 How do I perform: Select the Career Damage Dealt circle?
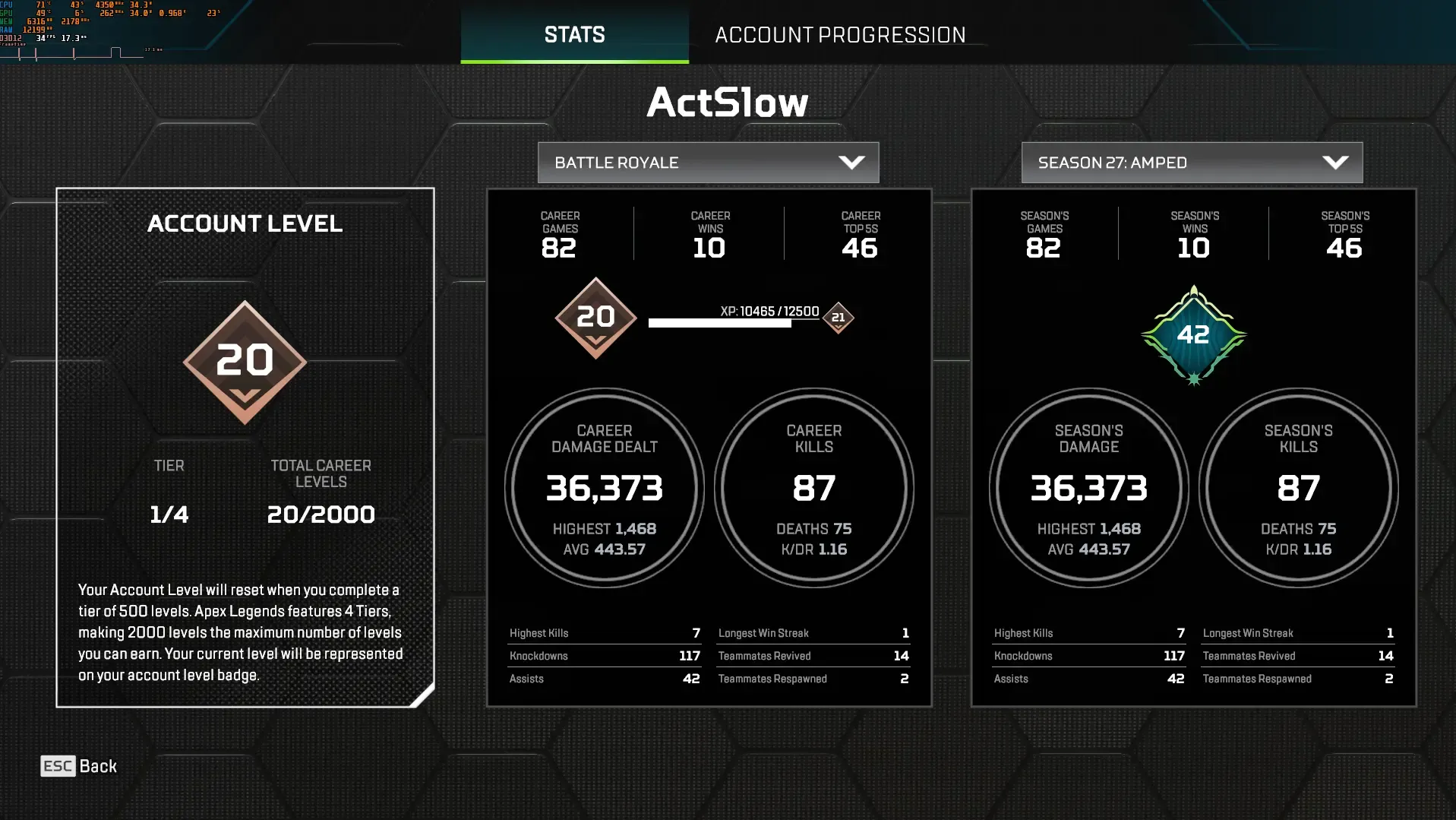(x=603, y=489)
